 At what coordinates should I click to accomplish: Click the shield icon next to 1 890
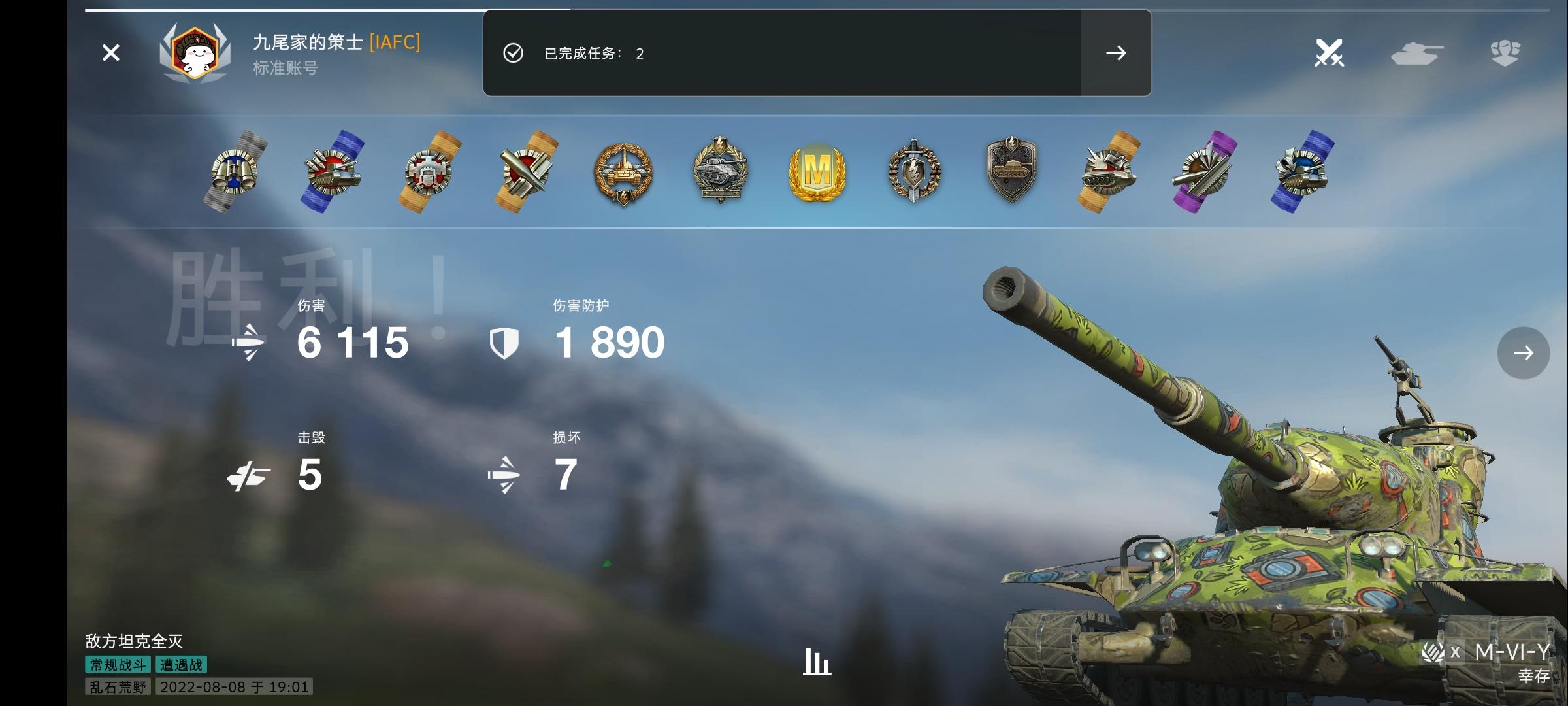[x=506, y=343]
